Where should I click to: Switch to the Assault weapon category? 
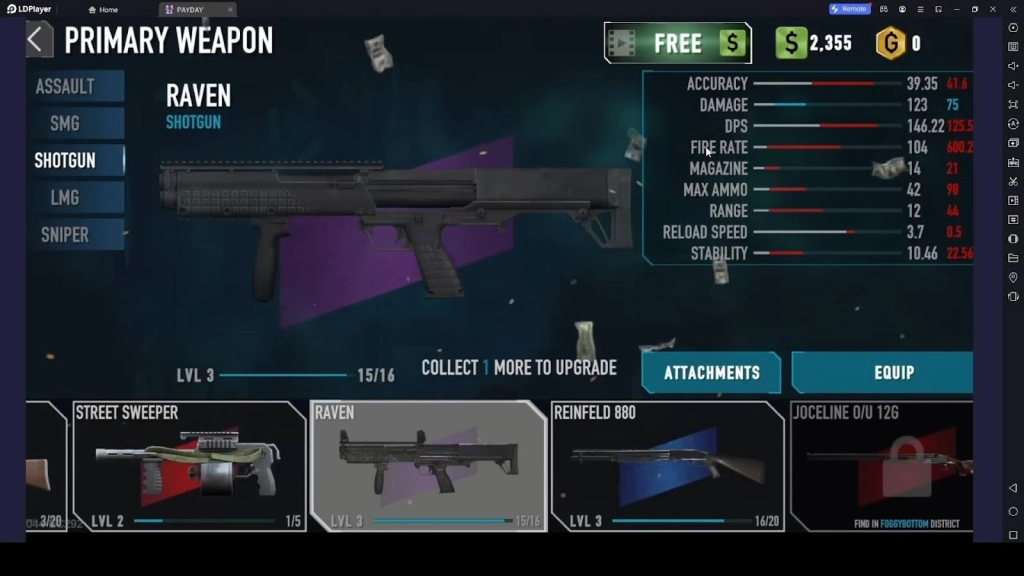point(67,86)
